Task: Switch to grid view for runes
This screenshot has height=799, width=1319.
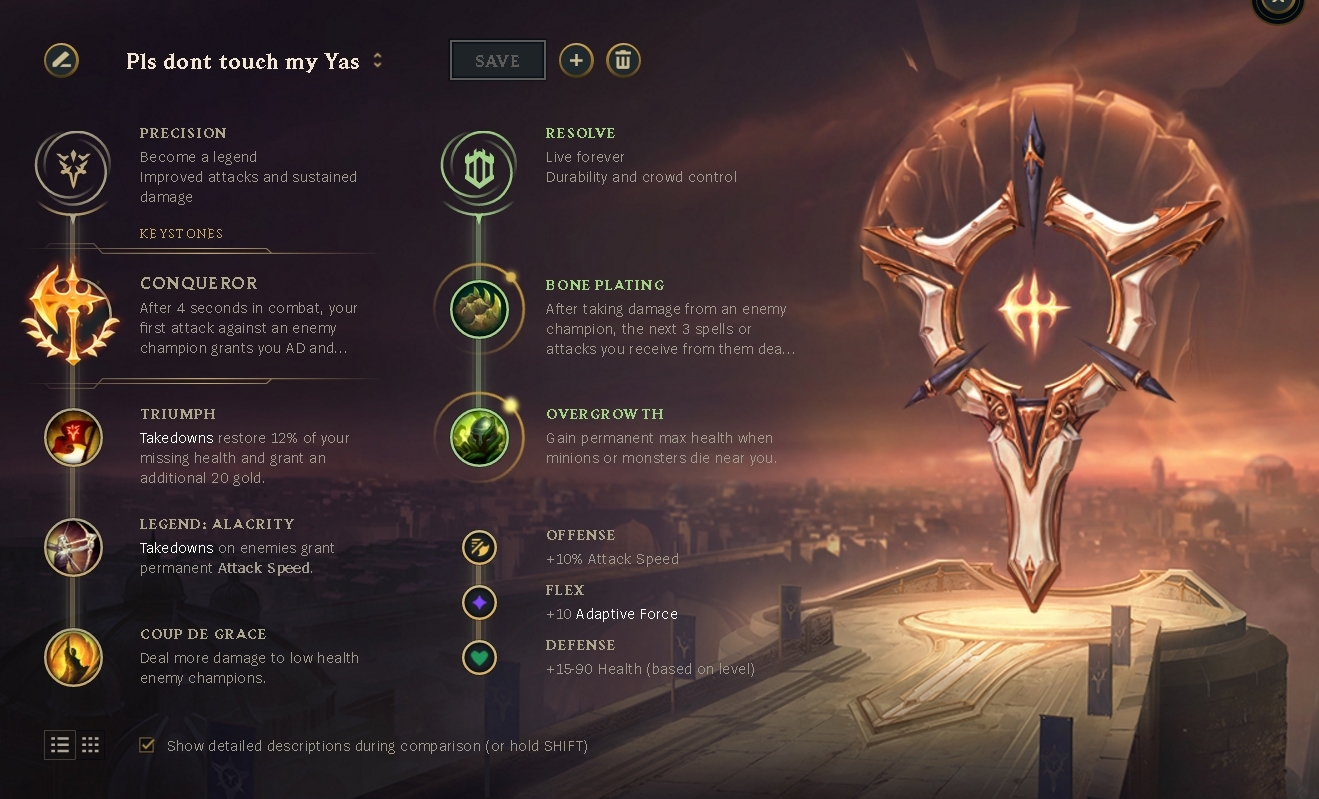Action: (90, 744)
